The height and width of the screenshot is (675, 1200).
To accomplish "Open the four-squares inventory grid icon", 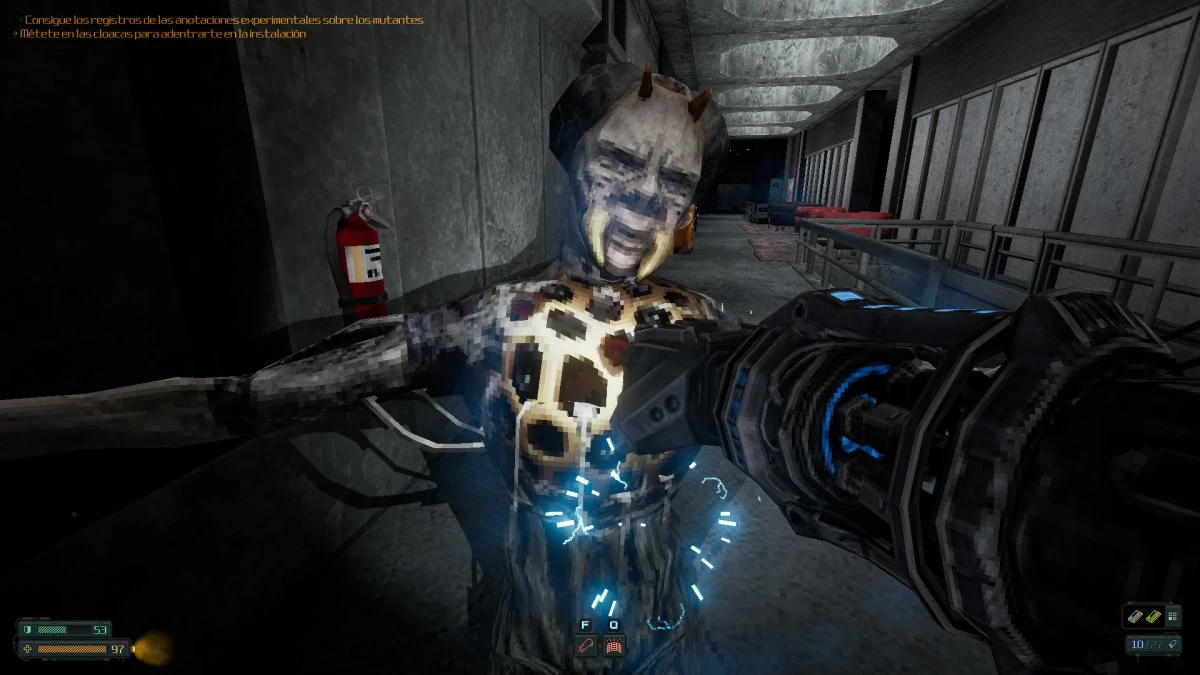I will coord(1173,616).
